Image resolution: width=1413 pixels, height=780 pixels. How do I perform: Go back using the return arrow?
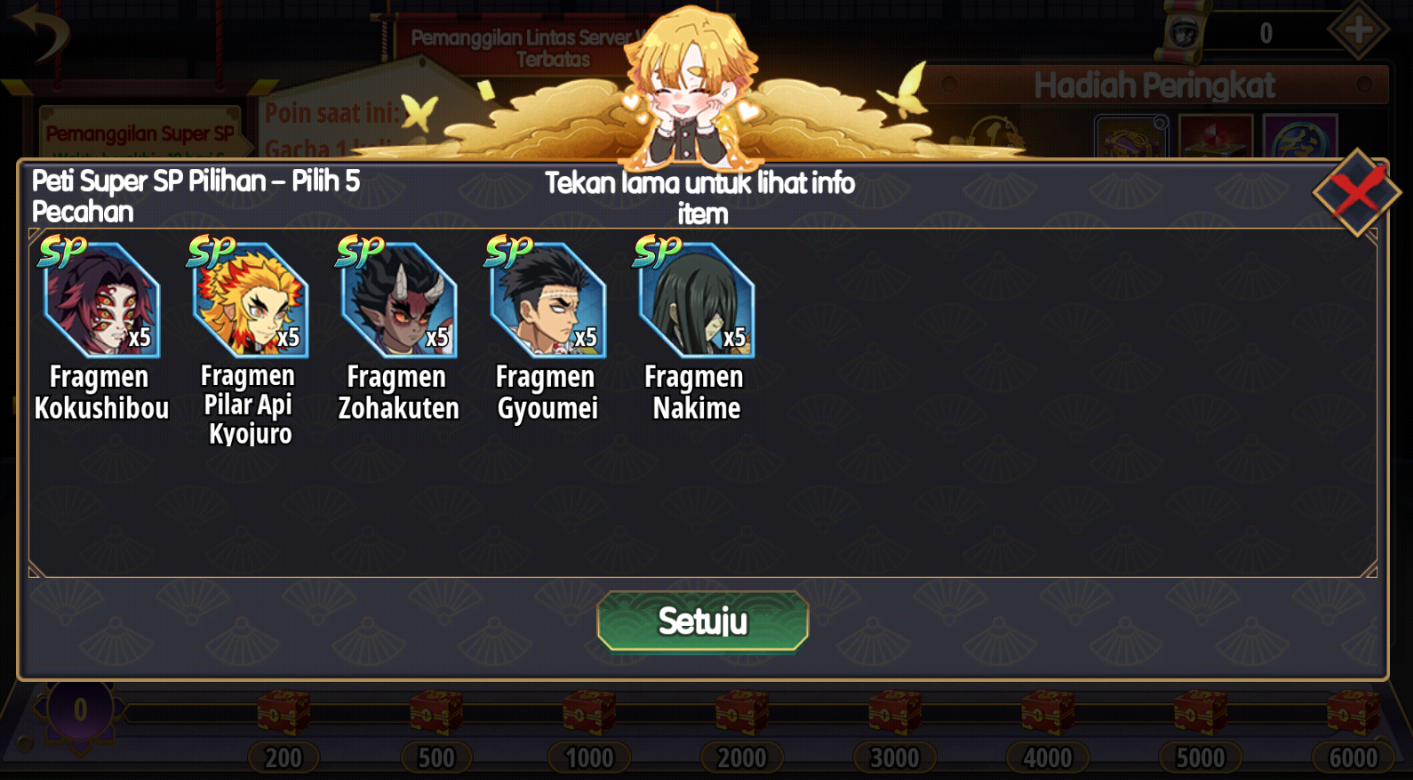(41, 31)
